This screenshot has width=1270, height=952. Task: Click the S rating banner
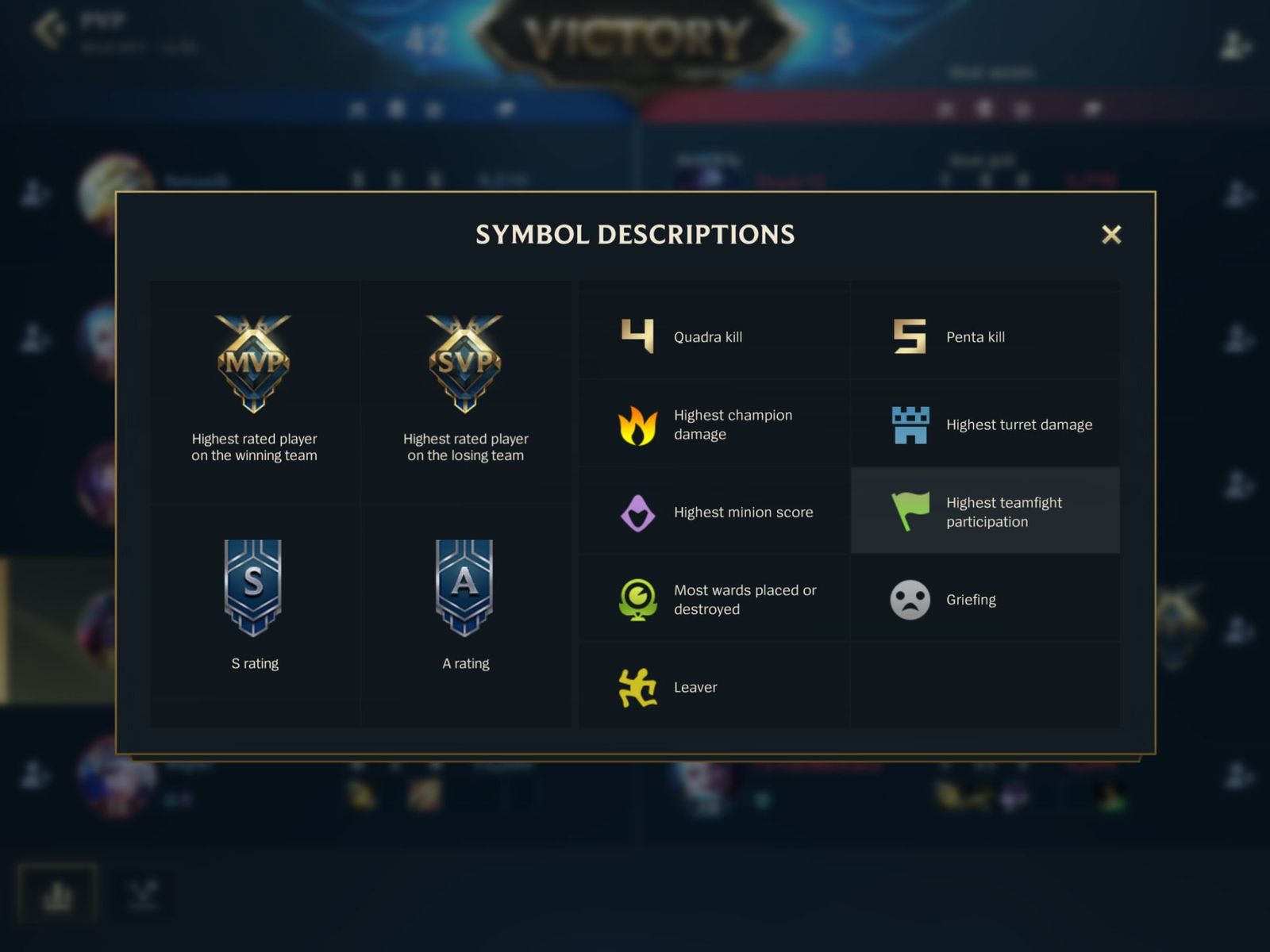click(254, 589)
